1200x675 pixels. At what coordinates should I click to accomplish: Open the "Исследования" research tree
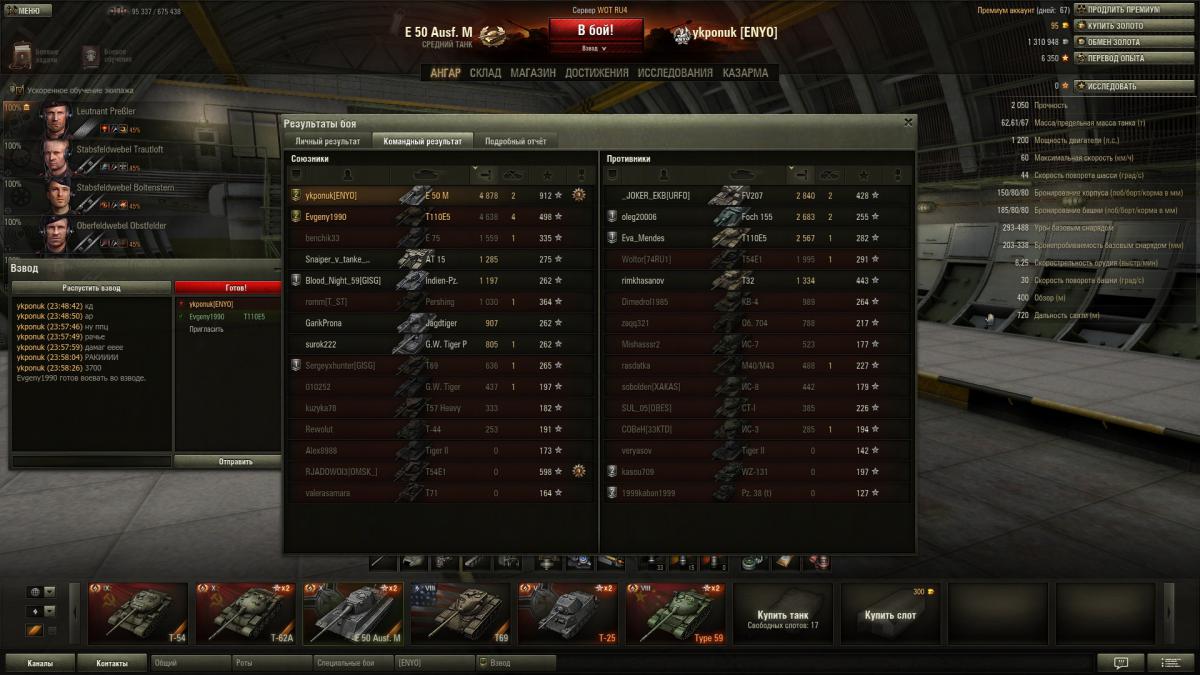(675, 73)
